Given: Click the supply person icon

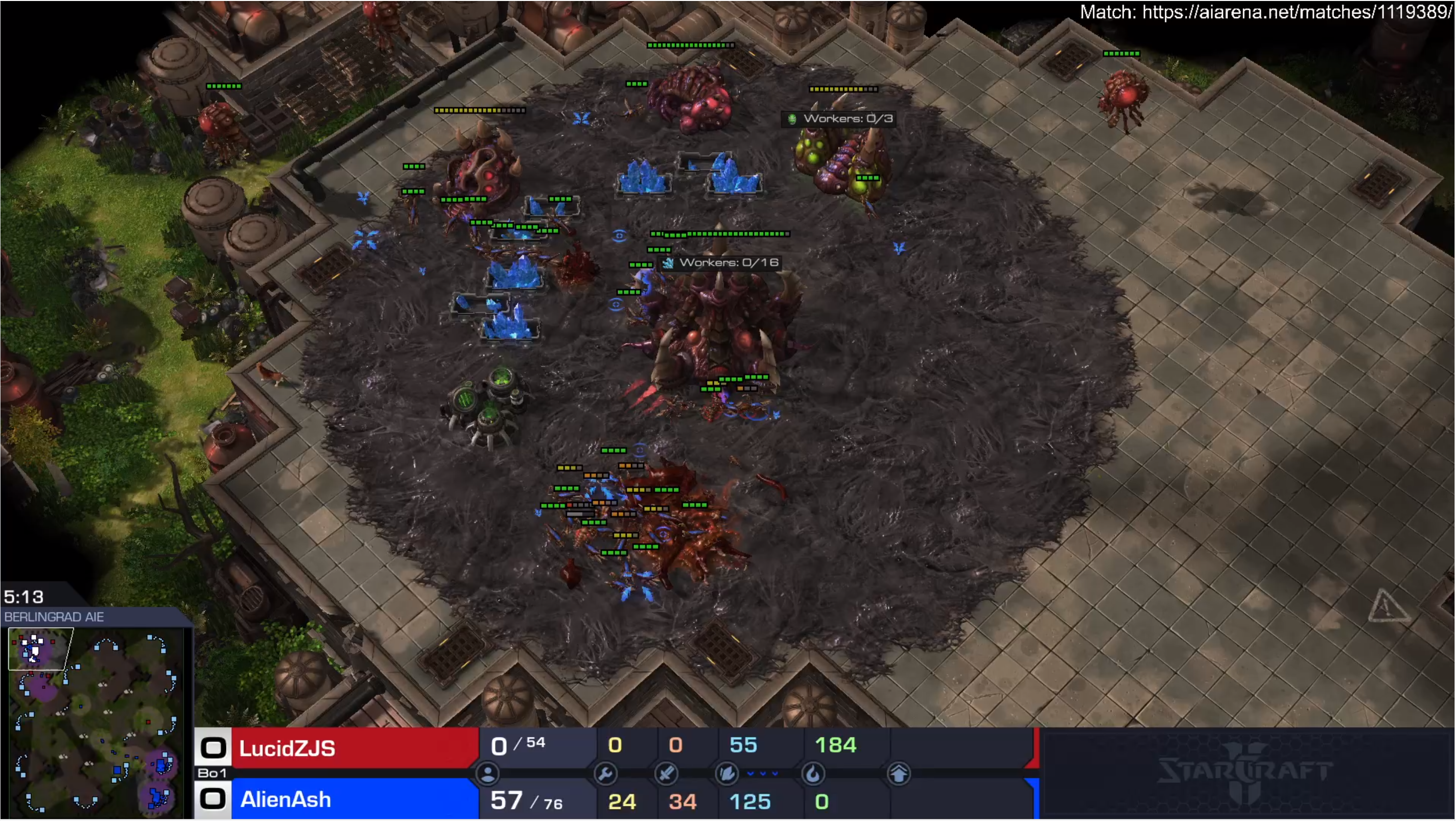Looking at the screenshot, I should click(x=488, y=774).
